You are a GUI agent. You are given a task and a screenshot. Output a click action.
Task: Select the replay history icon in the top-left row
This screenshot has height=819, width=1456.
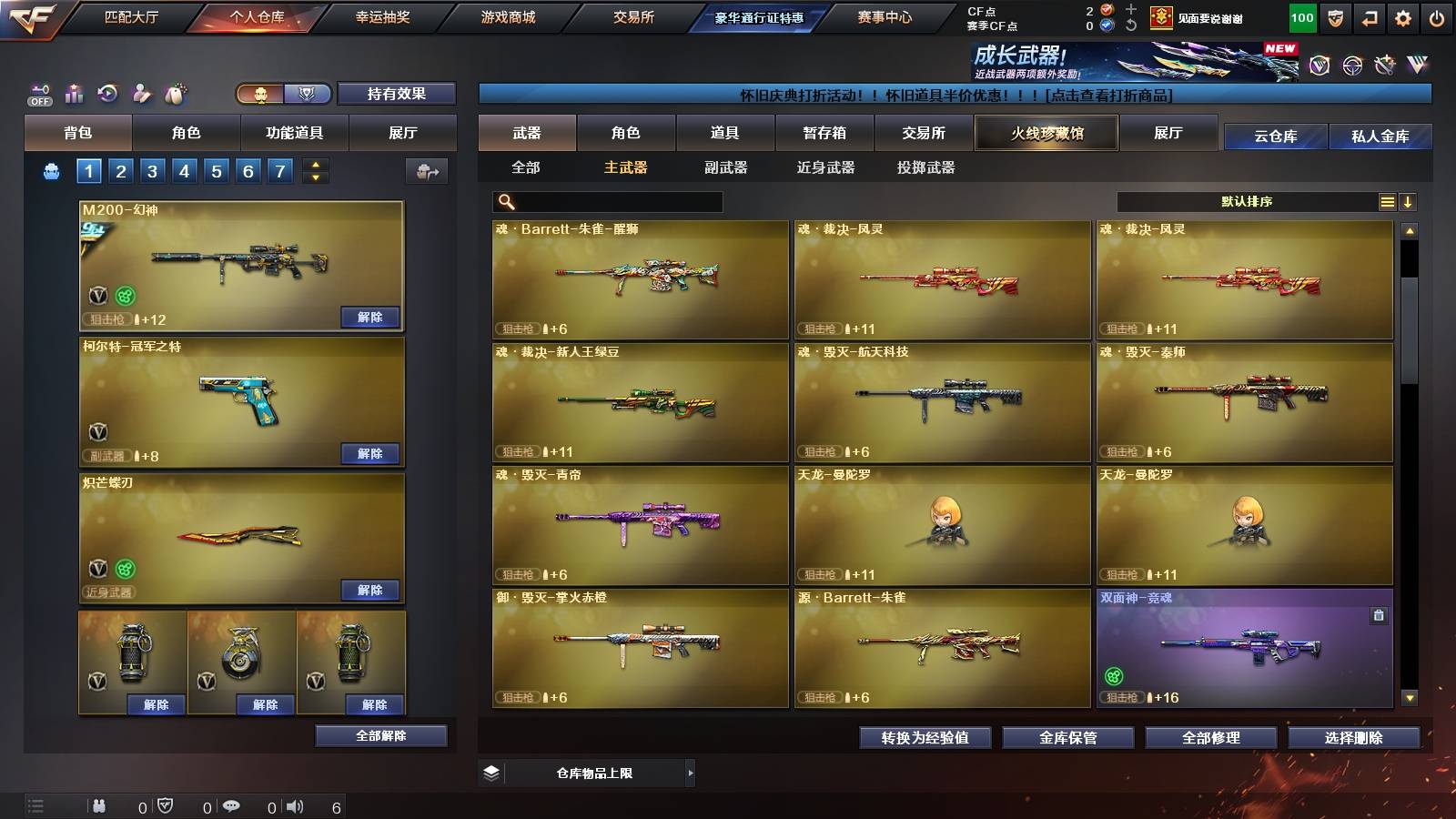click(x=108, y=93)
